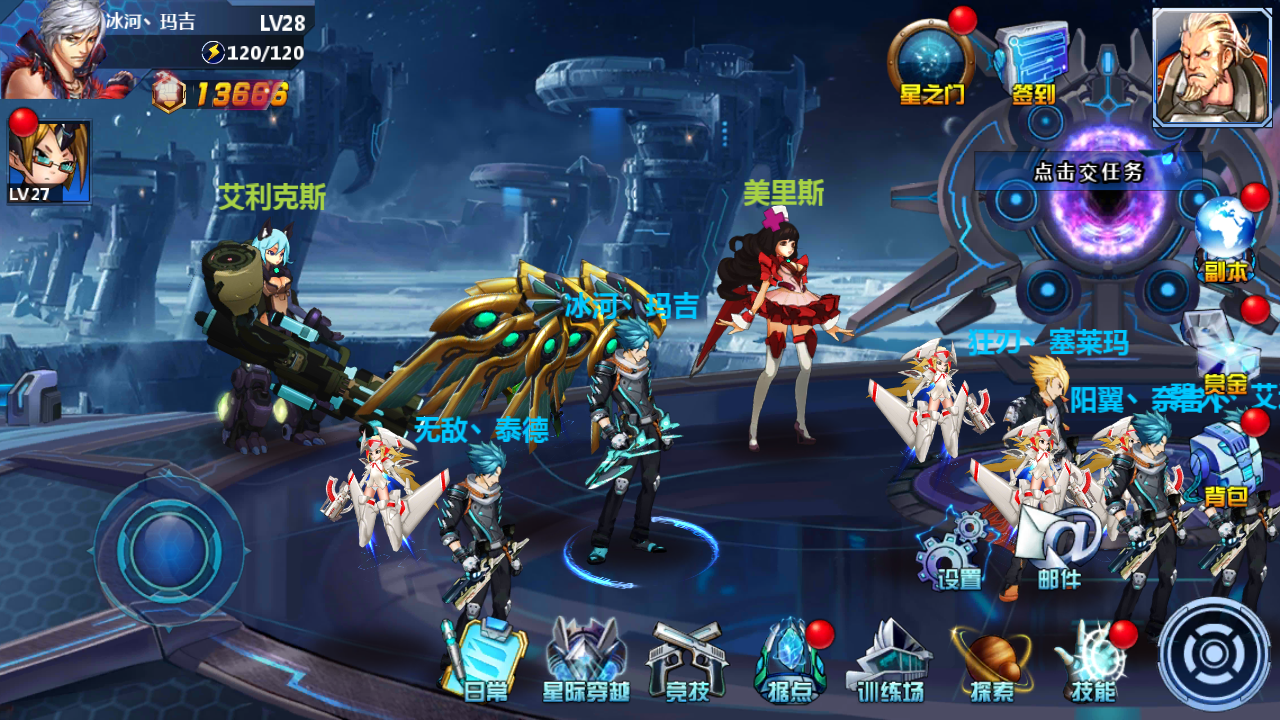Viewport: 1280px width, 720px height.
Task: Click the player avatar portrait
Action: click(55, 50)
